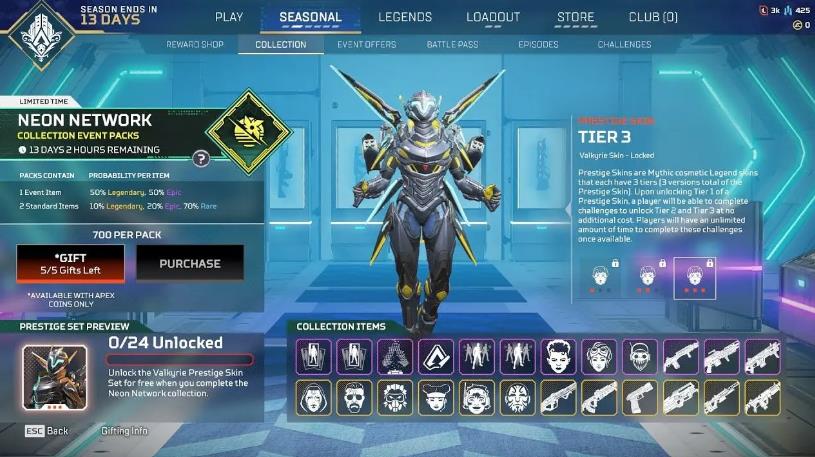Open the Play tab
This screenshot has width=815, height=457.
click(229, 17)
